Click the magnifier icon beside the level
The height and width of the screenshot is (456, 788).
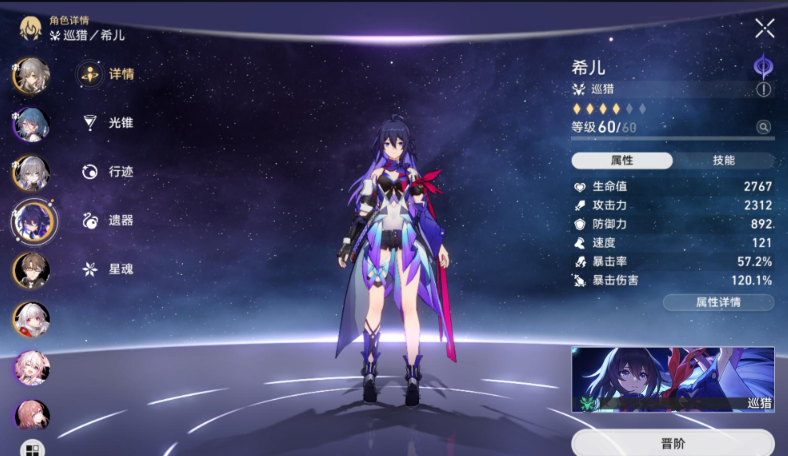[x=764, y=127]
